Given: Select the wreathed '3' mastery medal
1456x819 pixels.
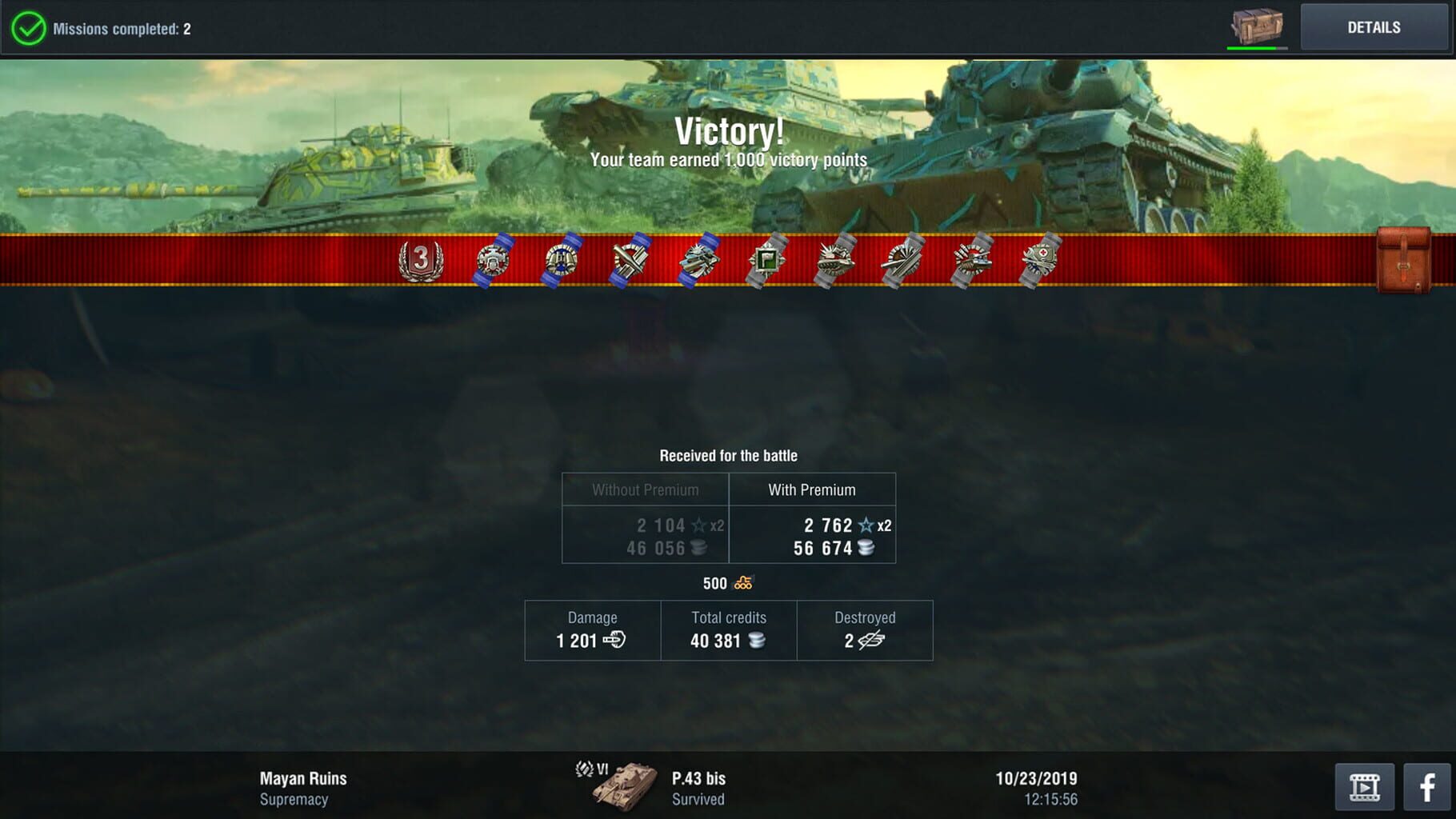Looking at the screenshot, I should click(422, 260).
